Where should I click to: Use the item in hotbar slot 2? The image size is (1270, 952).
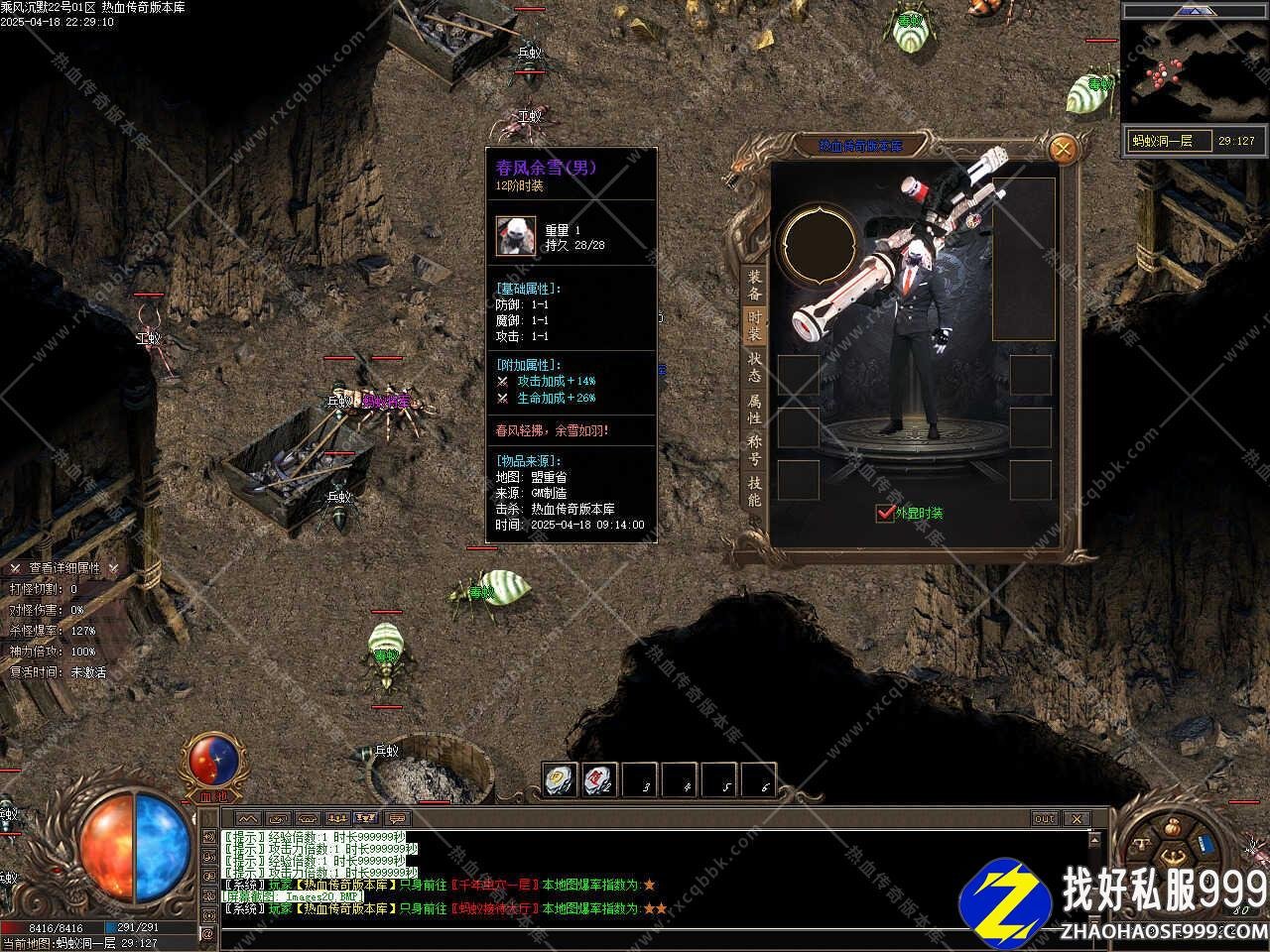tap(600, 780)
